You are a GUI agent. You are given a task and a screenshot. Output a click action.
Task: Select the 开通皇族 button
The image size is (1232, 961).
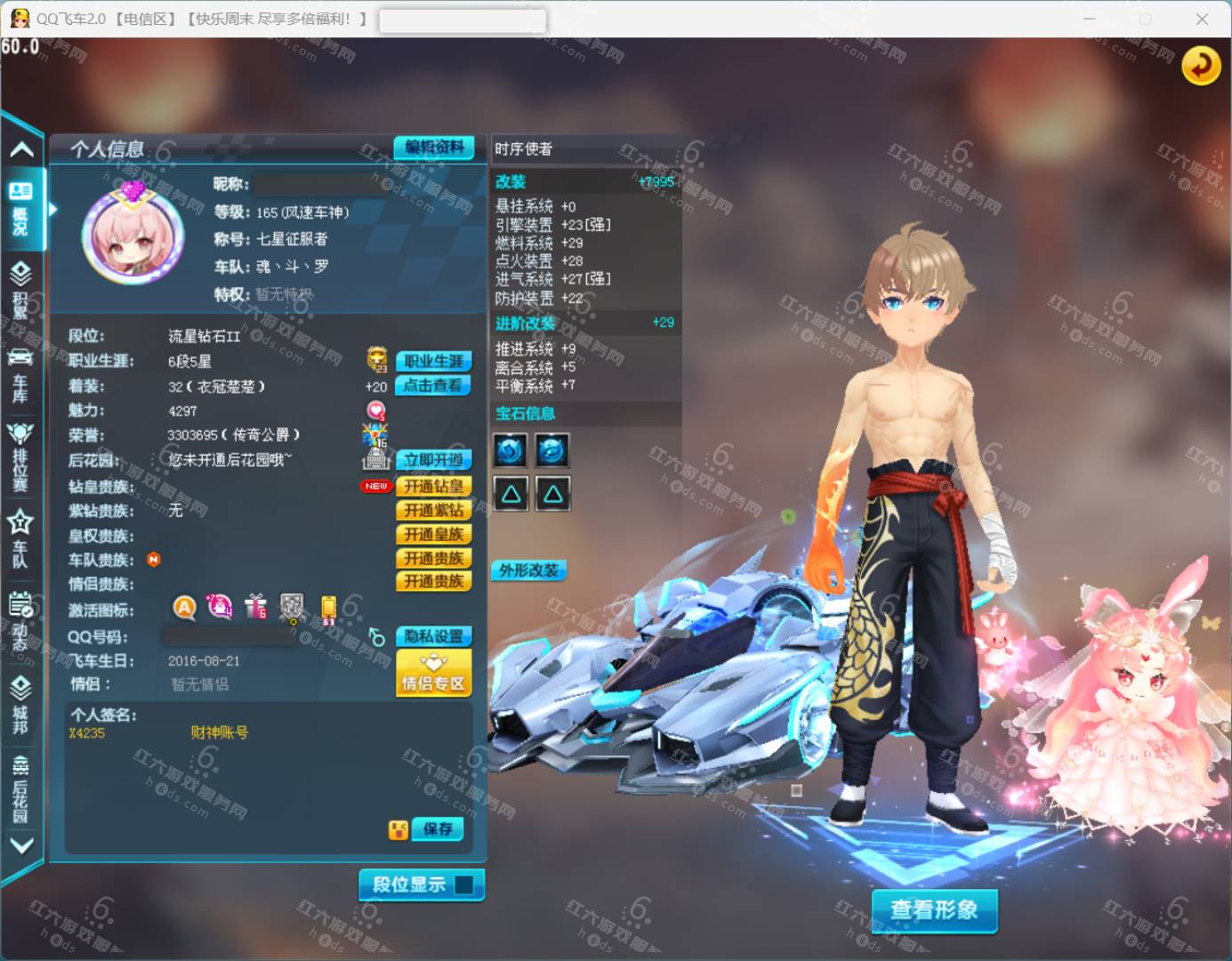pos(433,534)
